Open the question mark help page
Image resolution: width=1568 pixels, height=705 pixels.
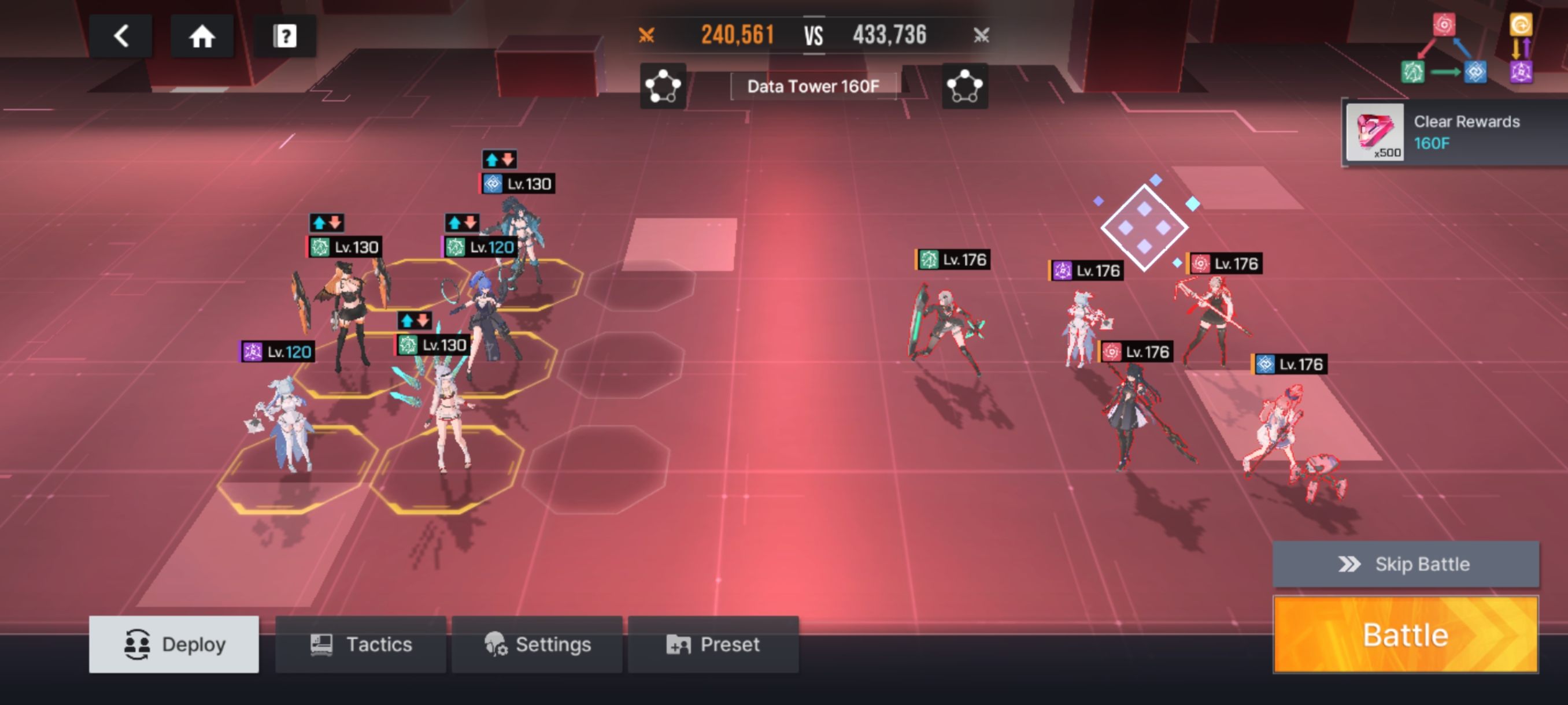coord(284,36)
